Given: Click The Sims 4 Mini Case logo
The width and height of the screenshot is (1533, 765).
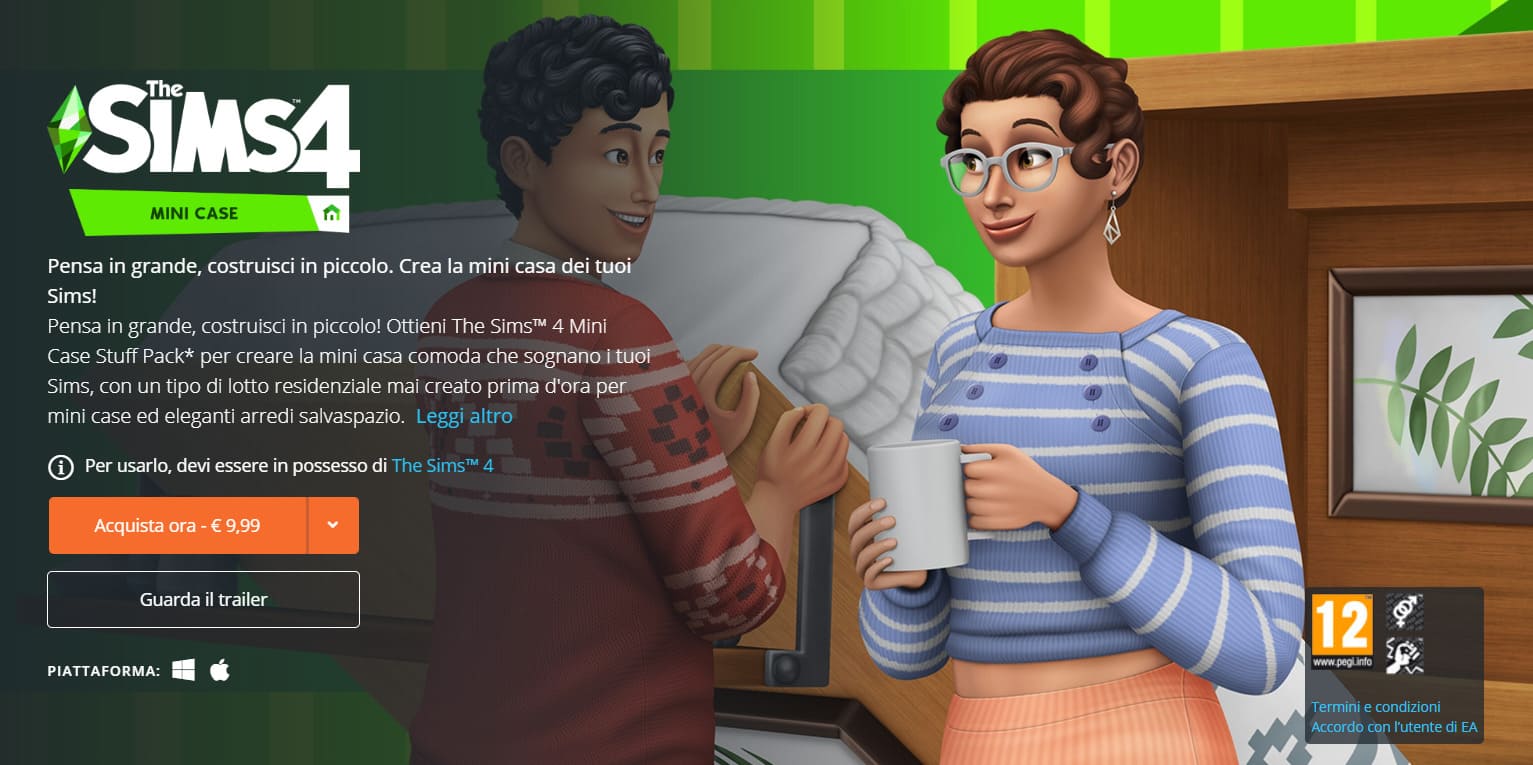Looking at the screenshot, I should [205, 155].
